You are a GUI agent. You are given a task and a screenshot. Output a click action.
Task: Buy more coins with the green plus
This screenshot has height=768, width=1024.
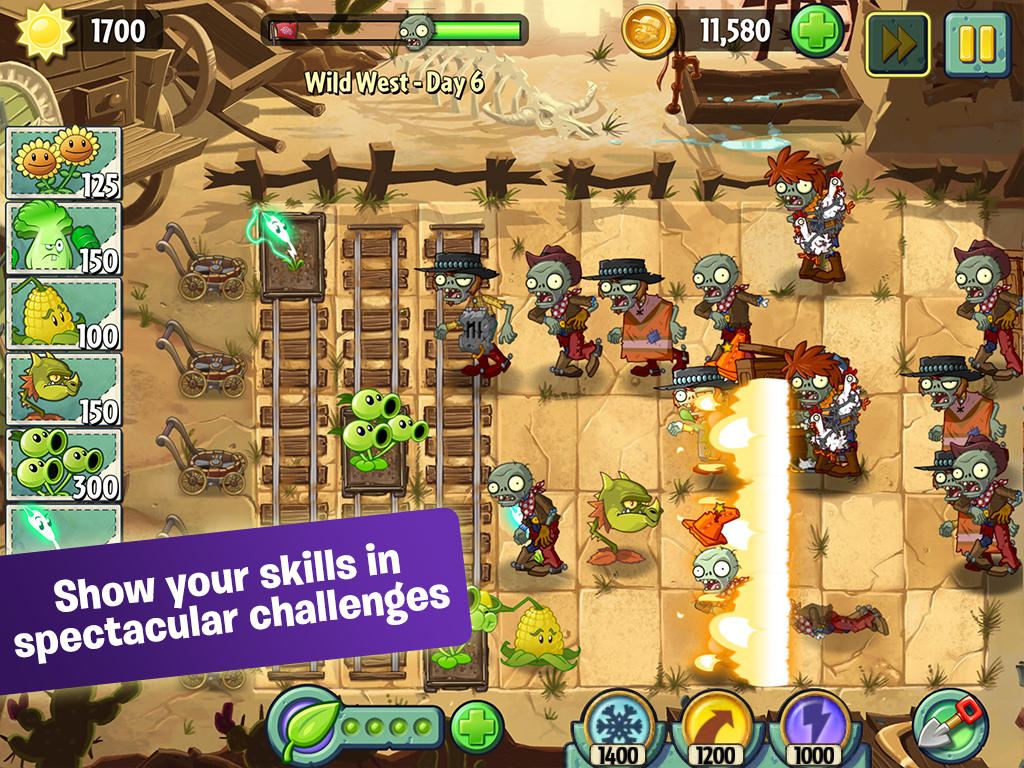pyautogui.click(x=817, y=32)
